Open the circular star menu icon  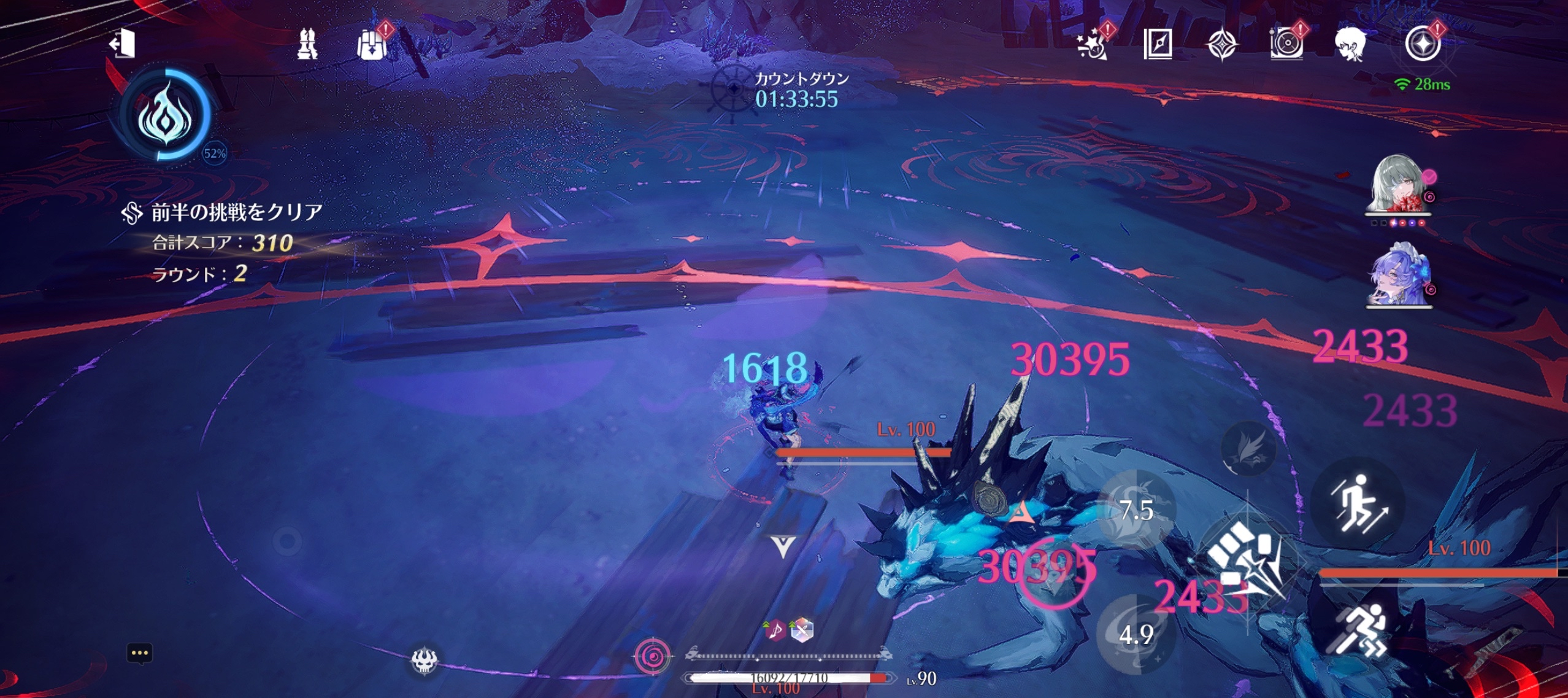click(x=1423, y=44)
